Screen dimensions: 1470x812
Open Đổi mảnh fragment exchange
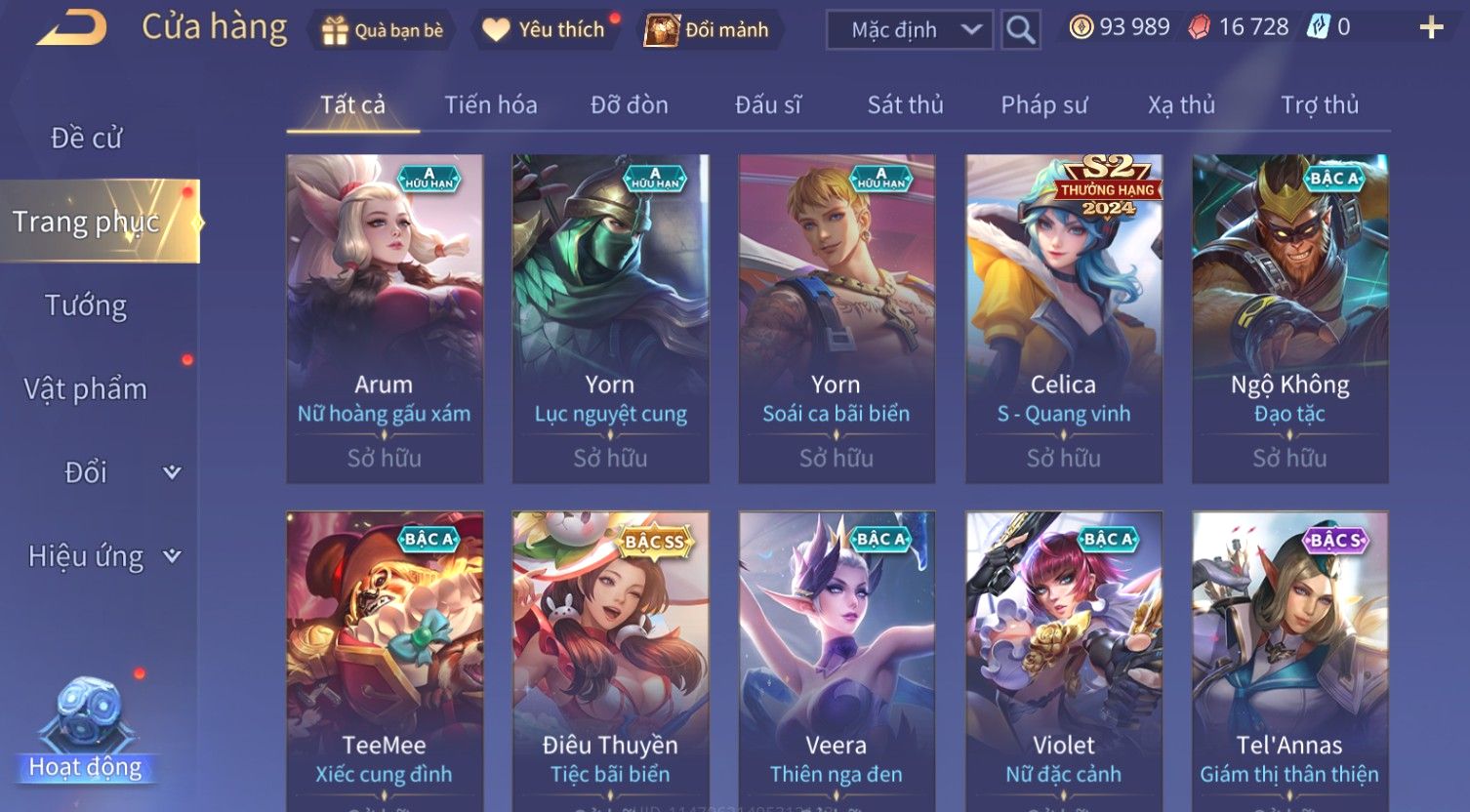[x=708, y=30]
